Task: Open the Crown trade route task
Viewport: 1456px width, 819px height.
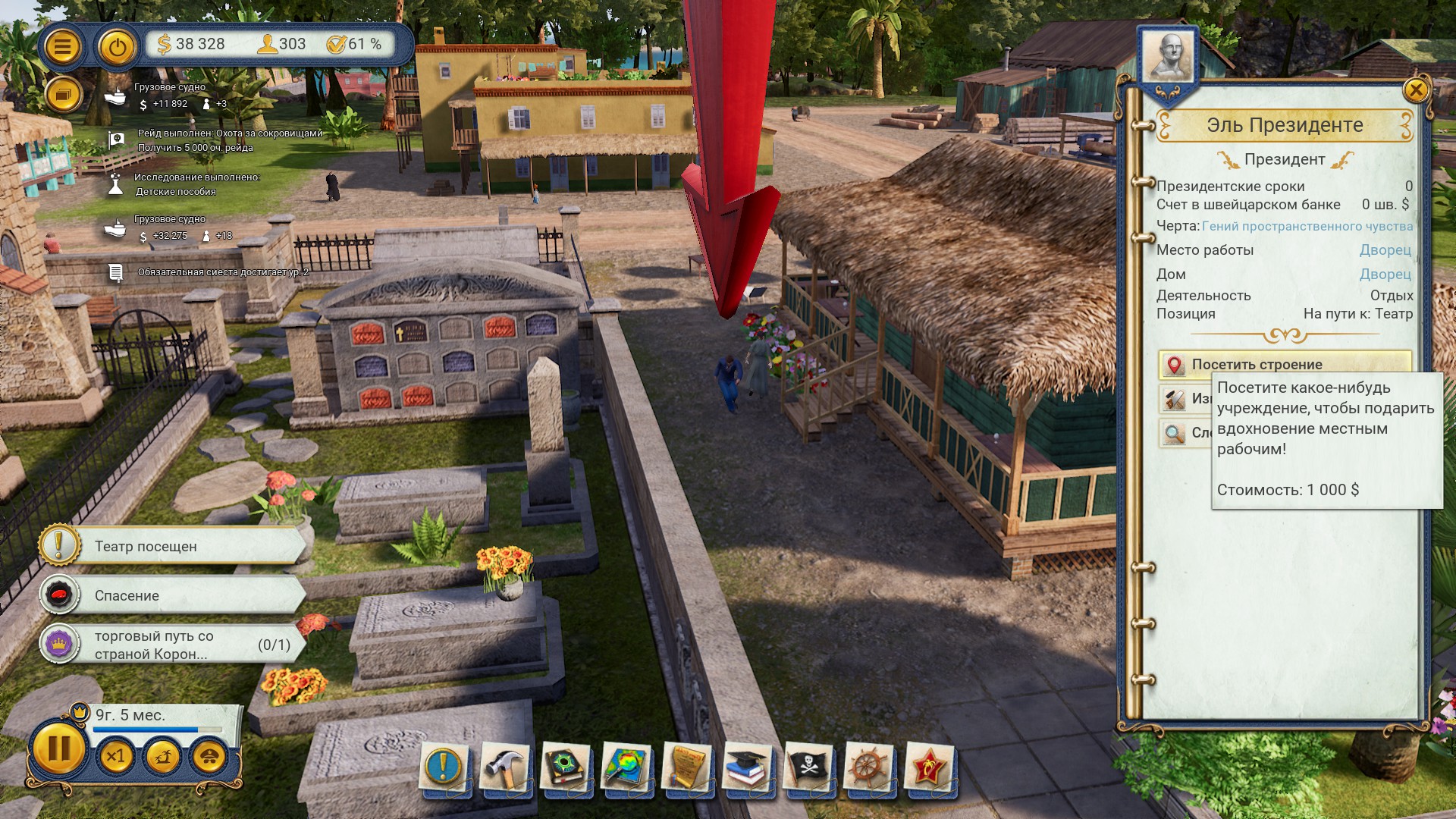Action: 174,645
